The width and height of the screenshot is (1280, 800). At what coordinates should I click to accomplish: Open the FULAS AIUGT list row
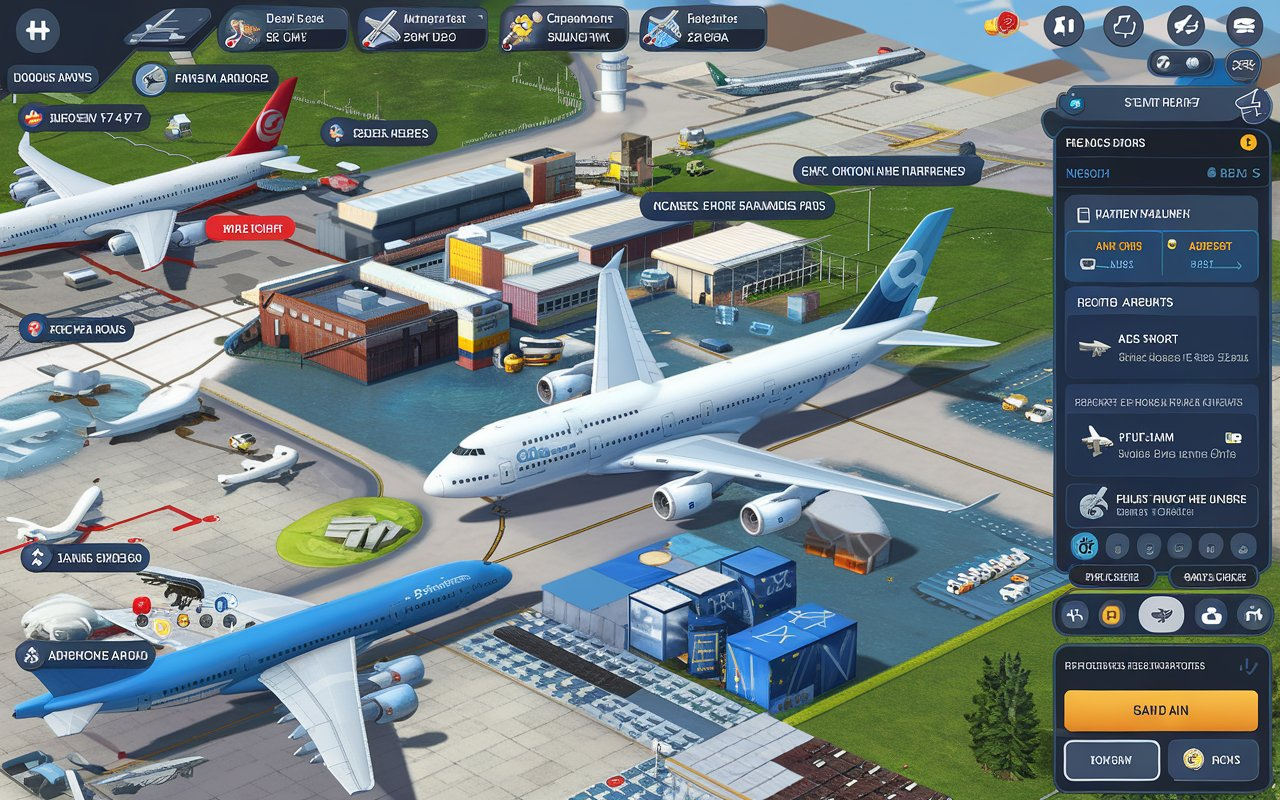click(x=1161, y=504)
